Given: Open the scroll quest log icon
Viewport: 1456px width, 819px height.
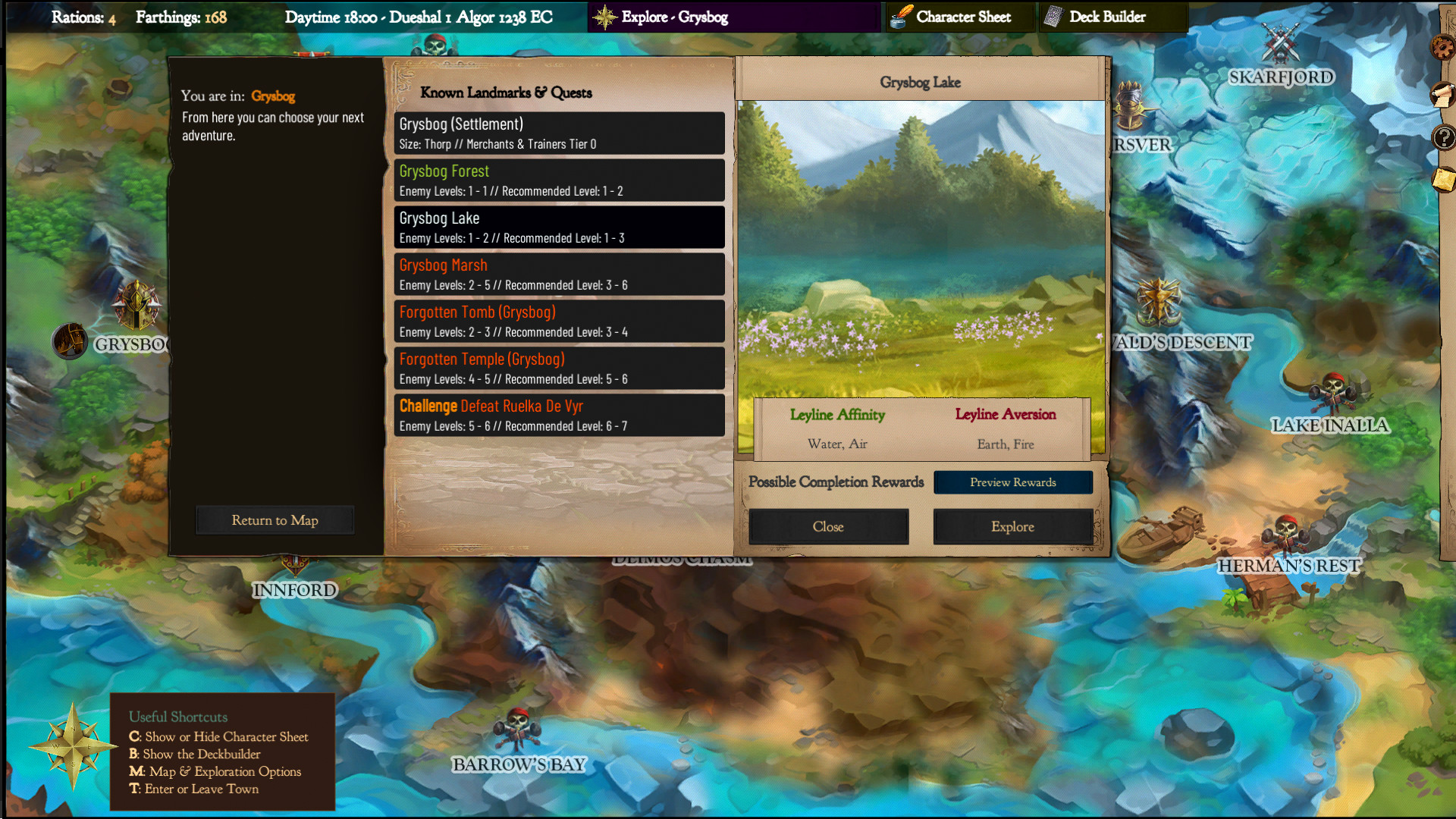Looking at the screenshot, I should point(1442,96).
